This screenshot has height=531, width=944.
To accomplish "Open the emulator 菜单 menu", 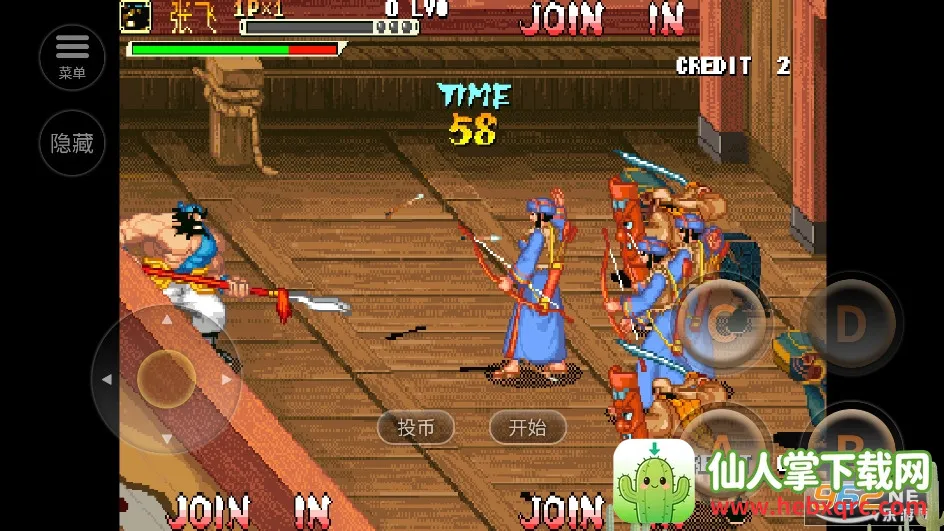I will (x=72, y=57).
